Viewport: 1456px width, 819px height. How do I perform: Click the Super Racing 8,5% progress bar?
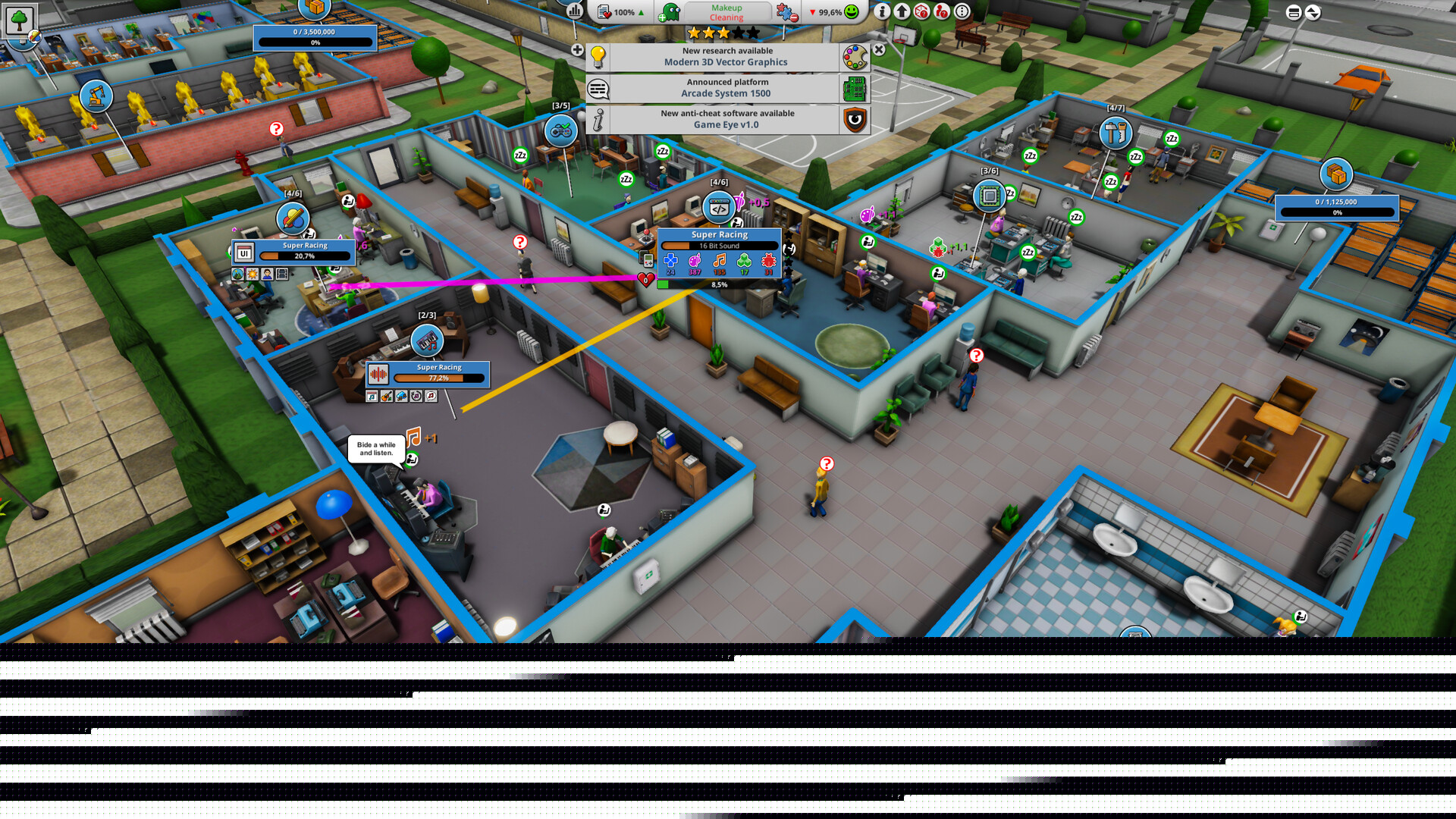pyautogui.click(x=718, y=283)
